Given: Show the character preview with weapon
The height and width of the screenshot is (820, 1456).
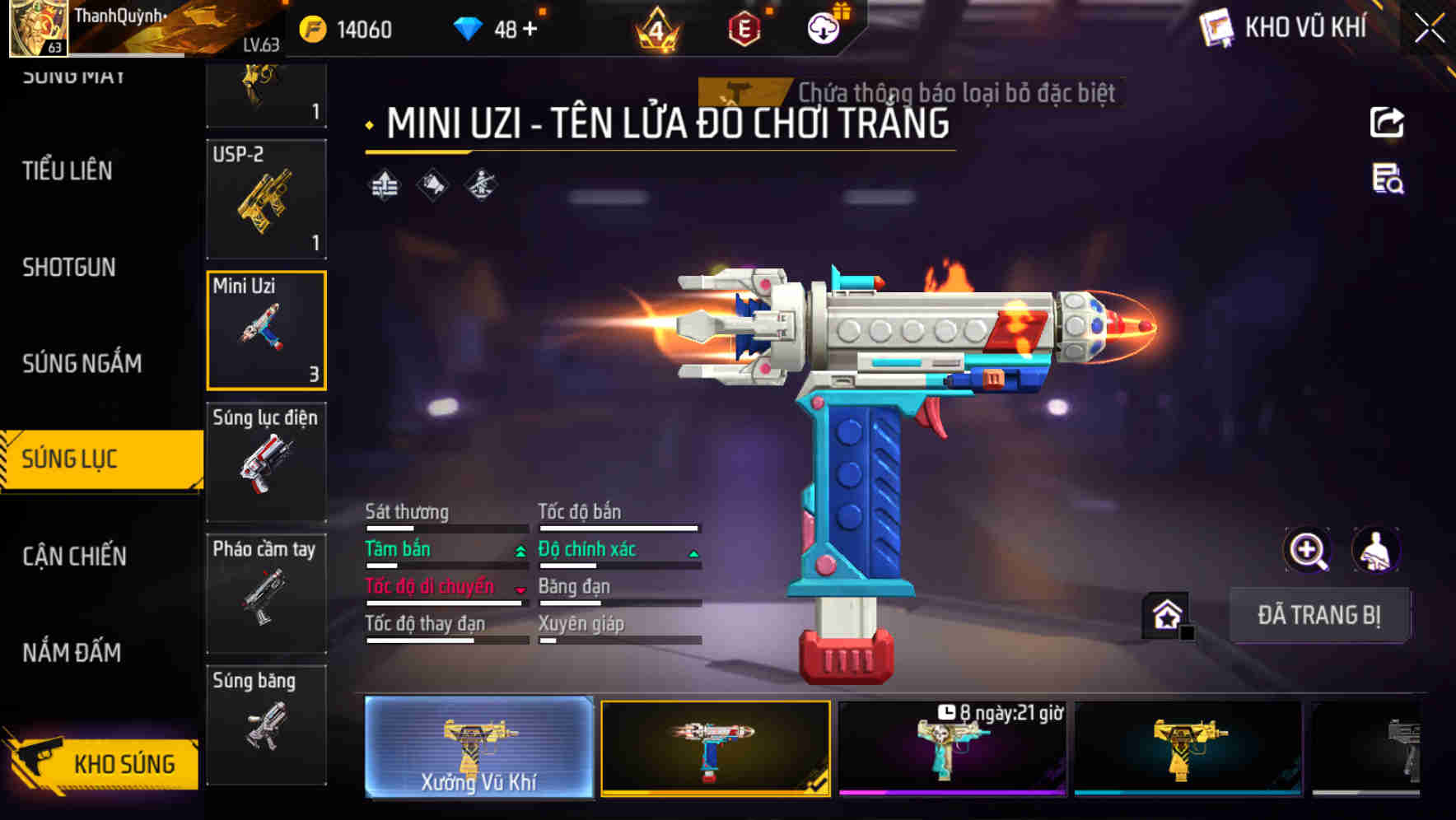Looking at the screenshot, I should pos(1375,550).
